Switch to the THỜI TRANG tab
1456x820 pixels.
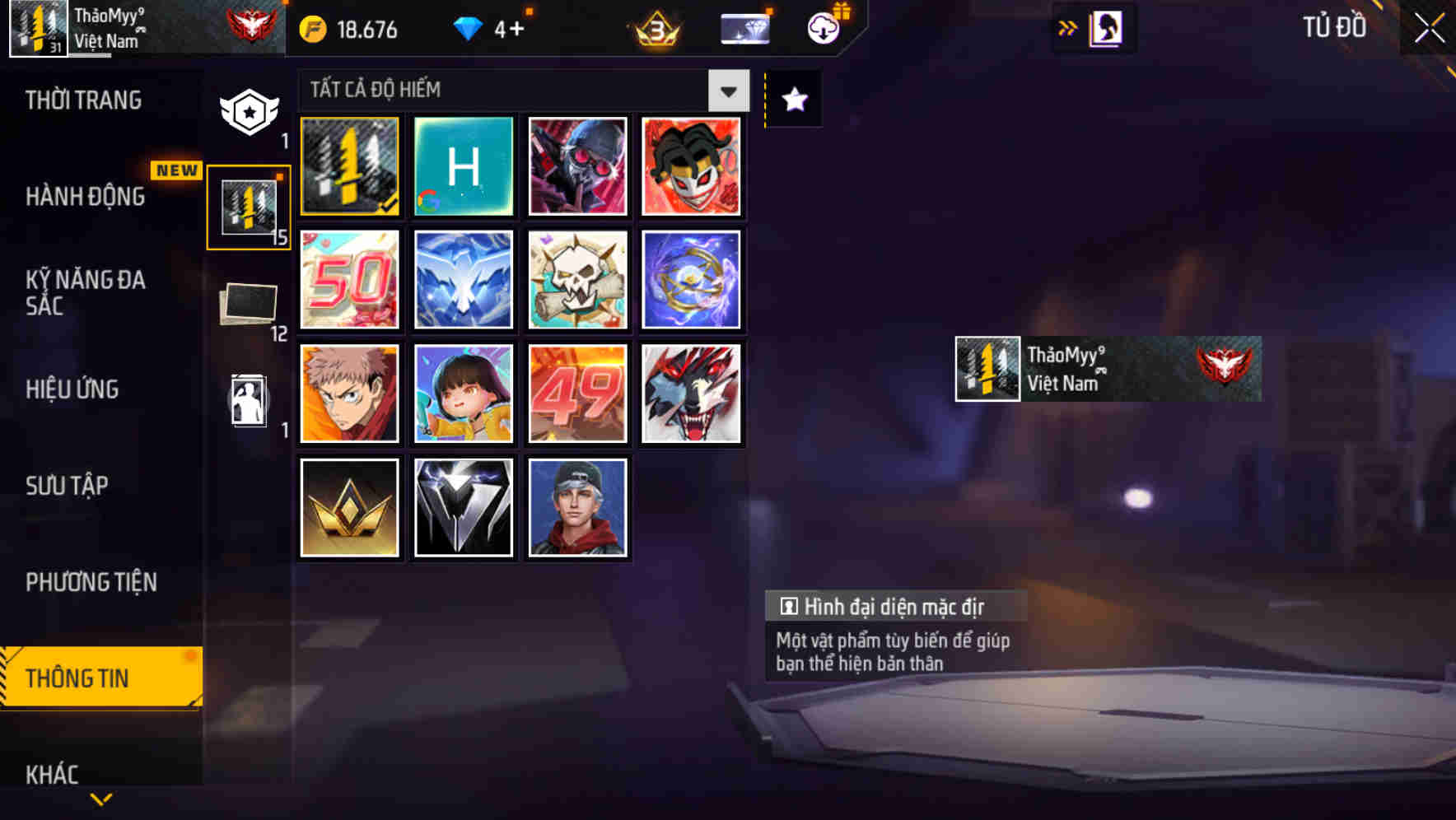[x=85, y=100]
